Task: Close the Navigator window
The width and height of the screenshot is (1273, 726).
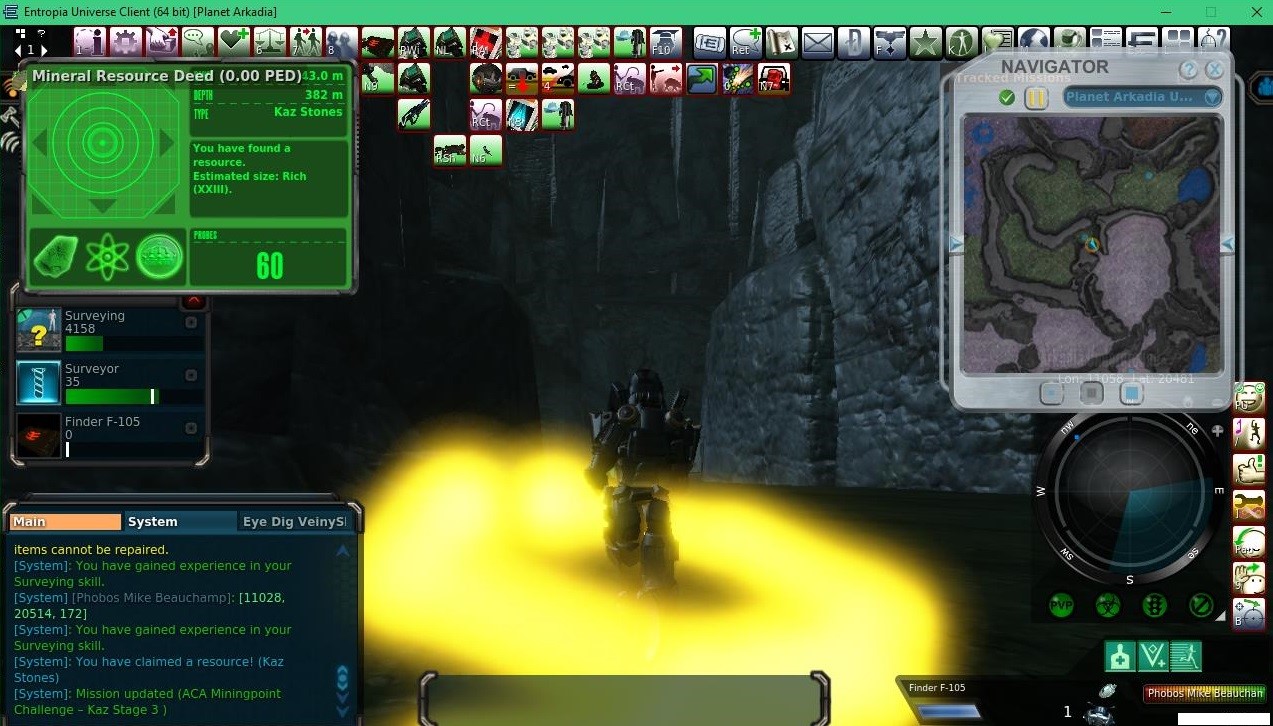Action: [1214, 70]
